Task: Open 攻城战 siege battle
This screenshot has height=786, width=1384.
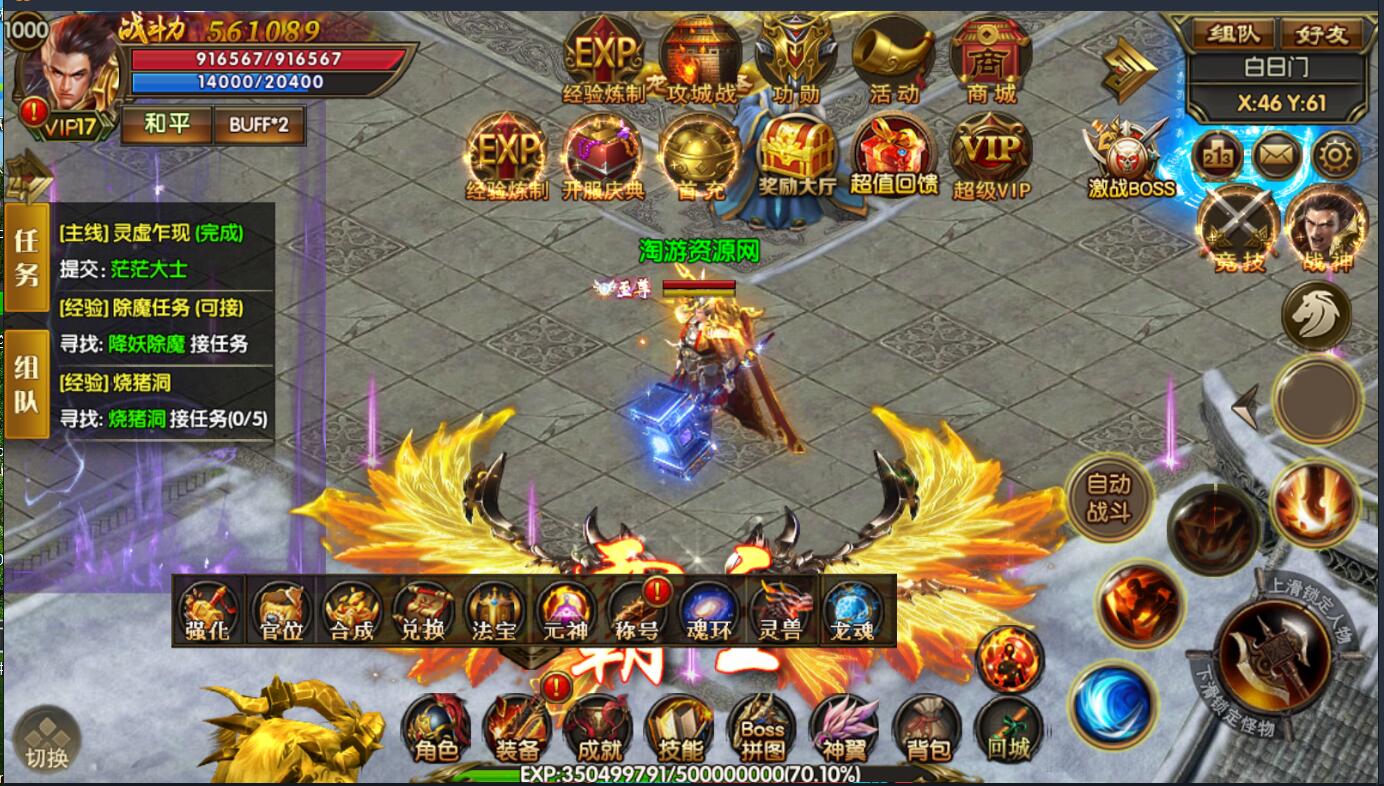Action: coord(700,60)
